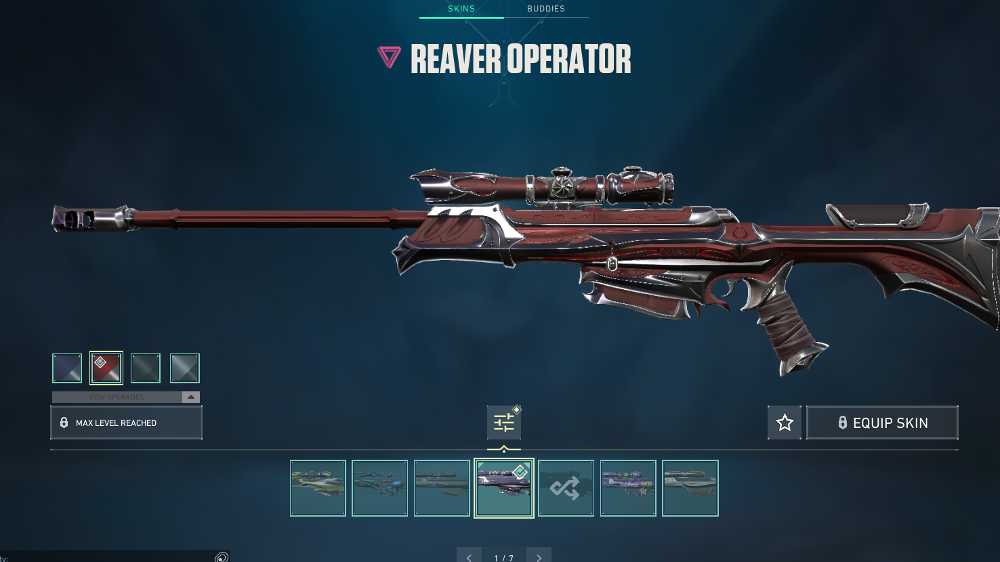Select the blue-purple variant swatch
The image size is (1000, 562).
pyautogui.click(x=67, y=368)
